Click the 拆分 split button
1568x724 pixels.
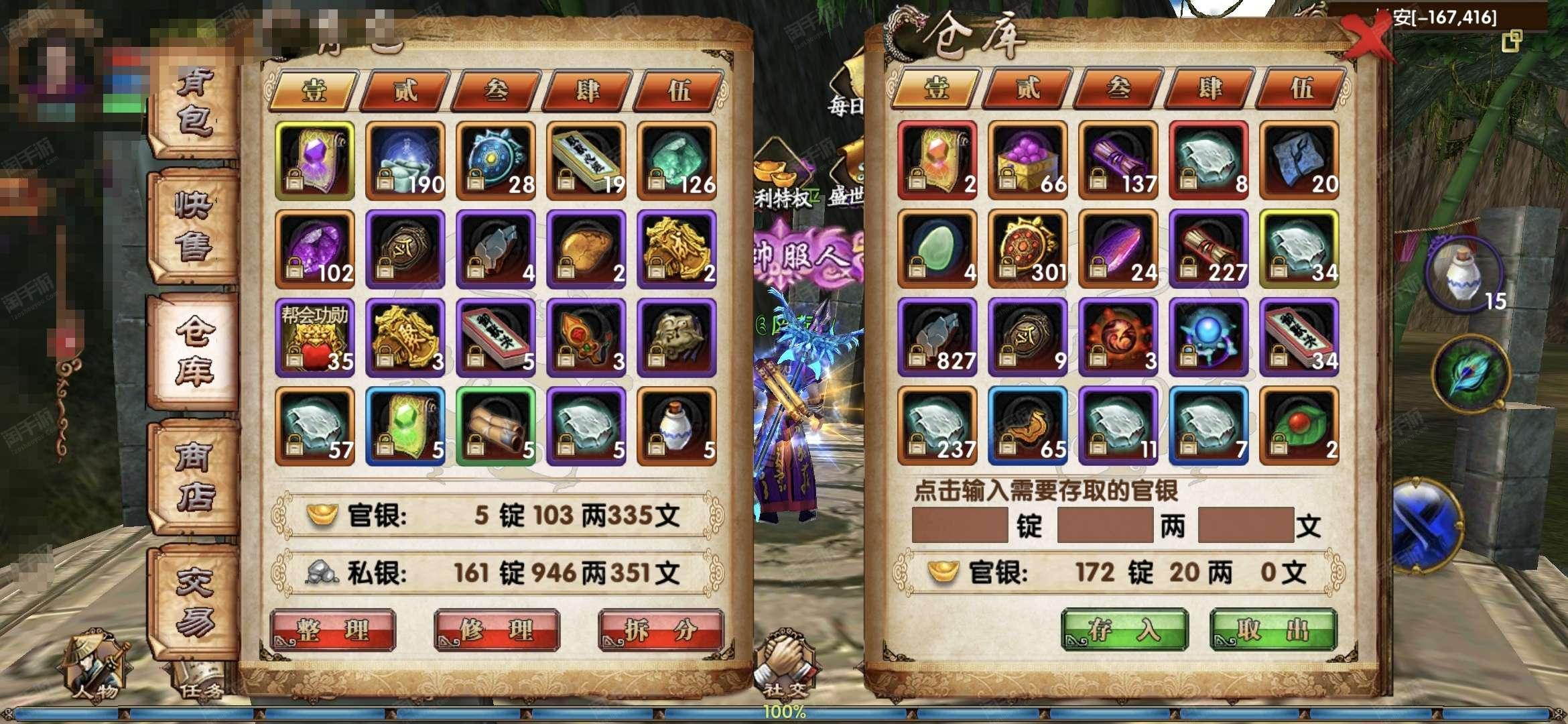point(661,630)
